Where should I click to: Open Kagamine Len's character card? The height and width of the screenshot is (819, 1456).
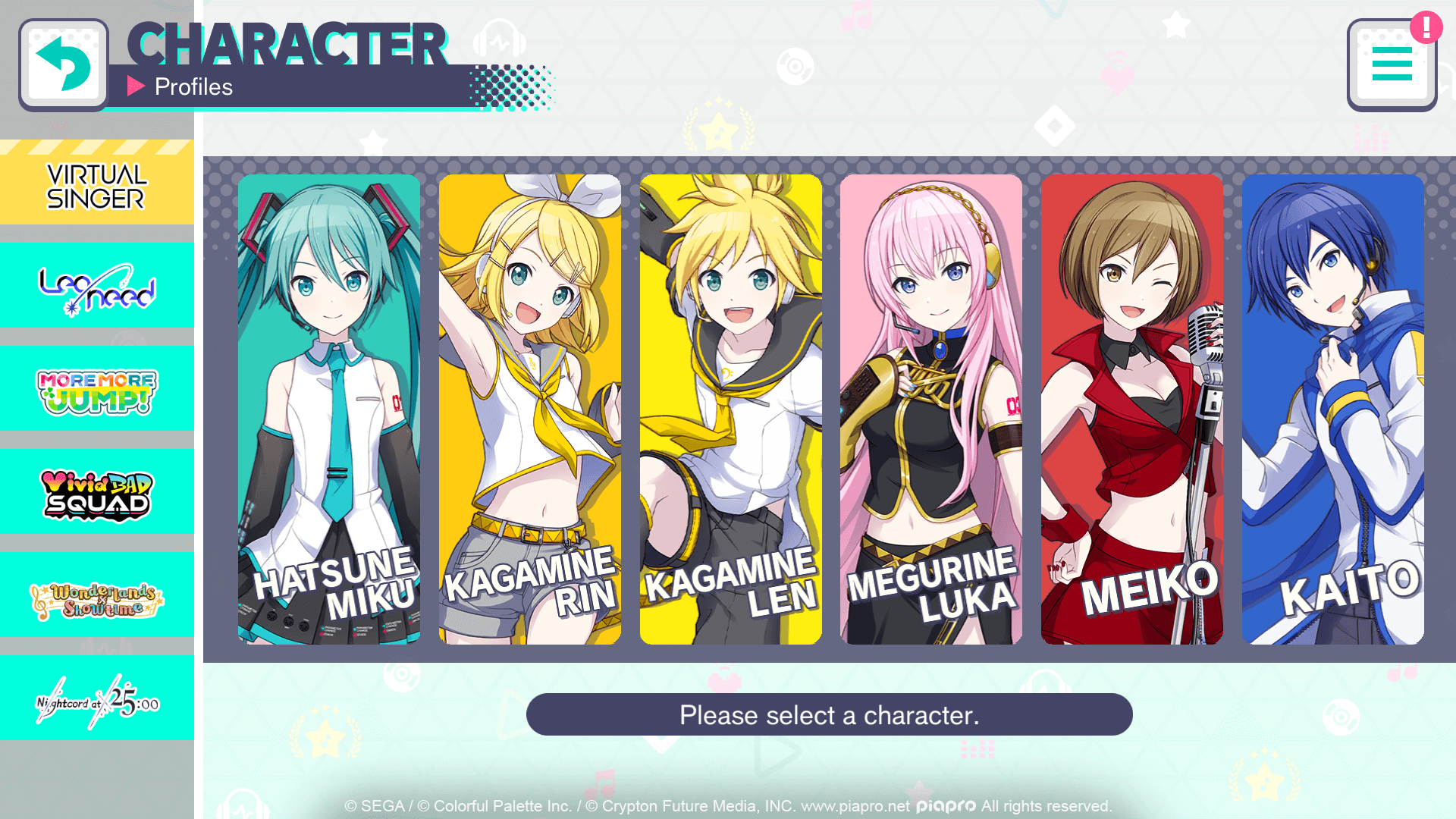731,409
